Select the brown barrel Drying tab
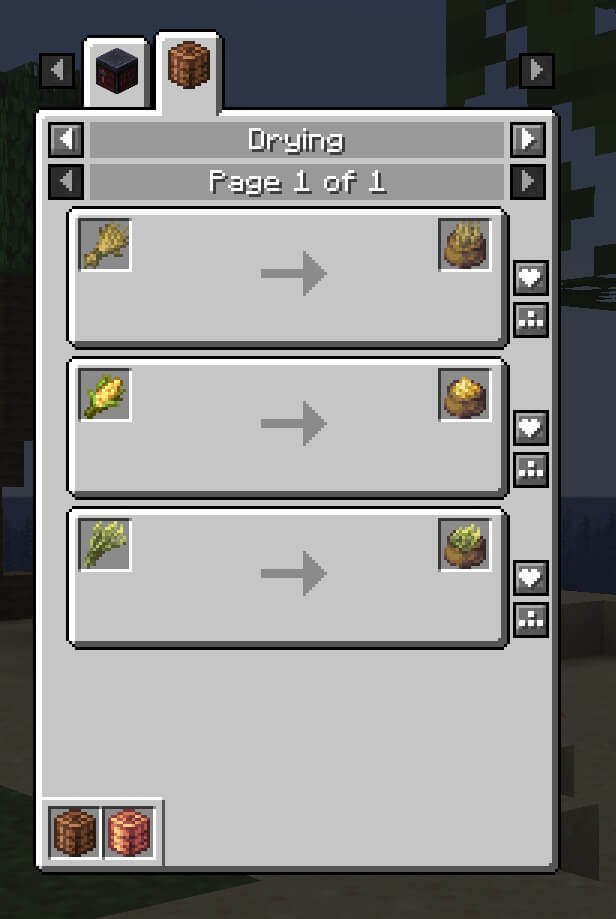This screenshot has width=616, height=919. click(188, 70)
